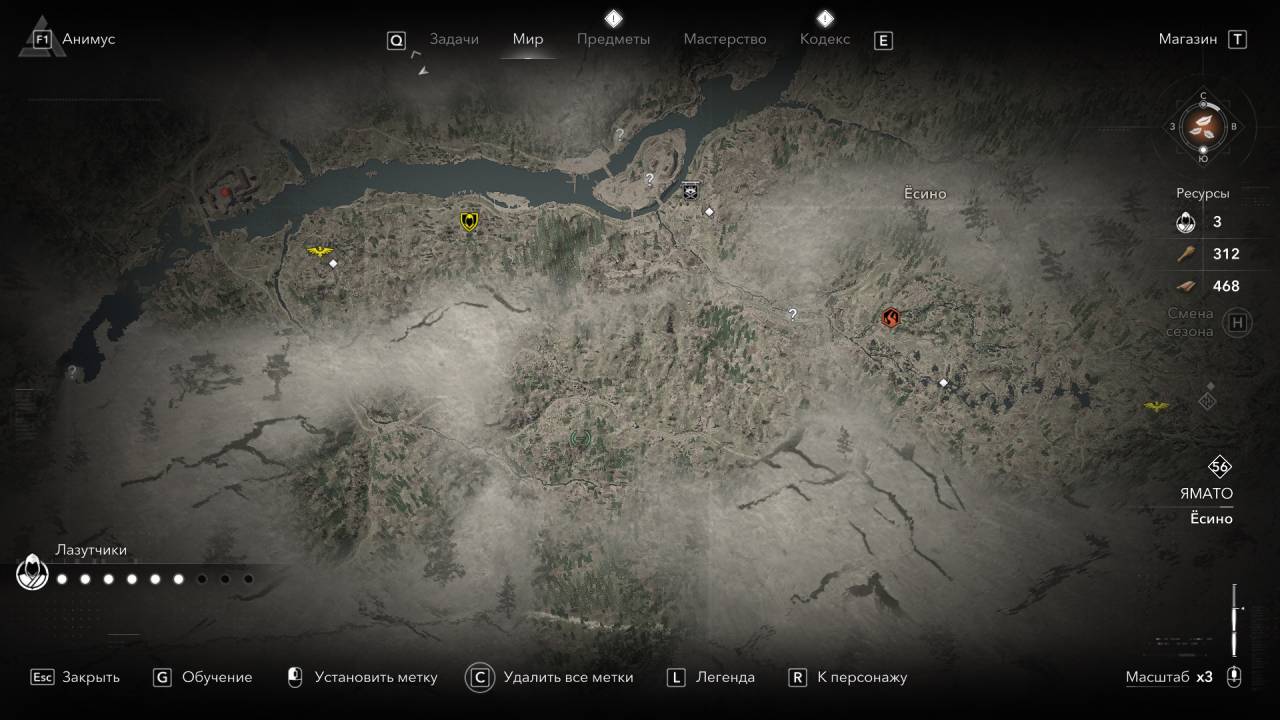Image resolution: width=1280 pixels, height=720 pixels.
Task: Go to the Мастерство tab
Action: (725, 39)
